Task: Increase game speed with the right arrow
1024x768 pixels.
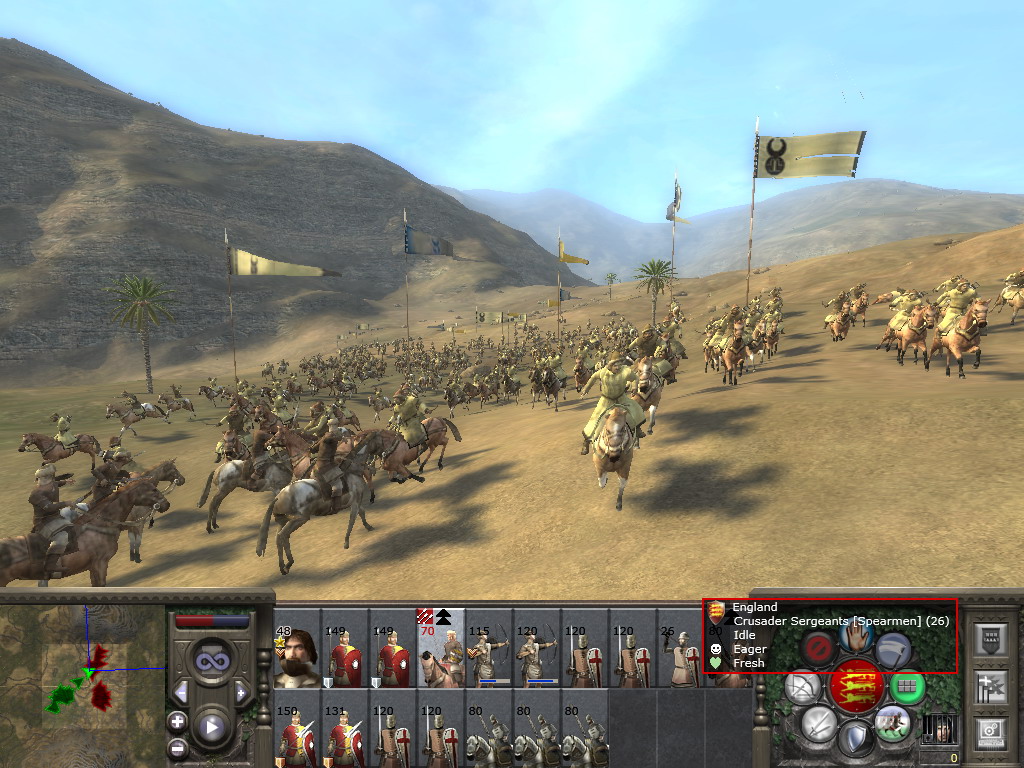Action: 241,693
